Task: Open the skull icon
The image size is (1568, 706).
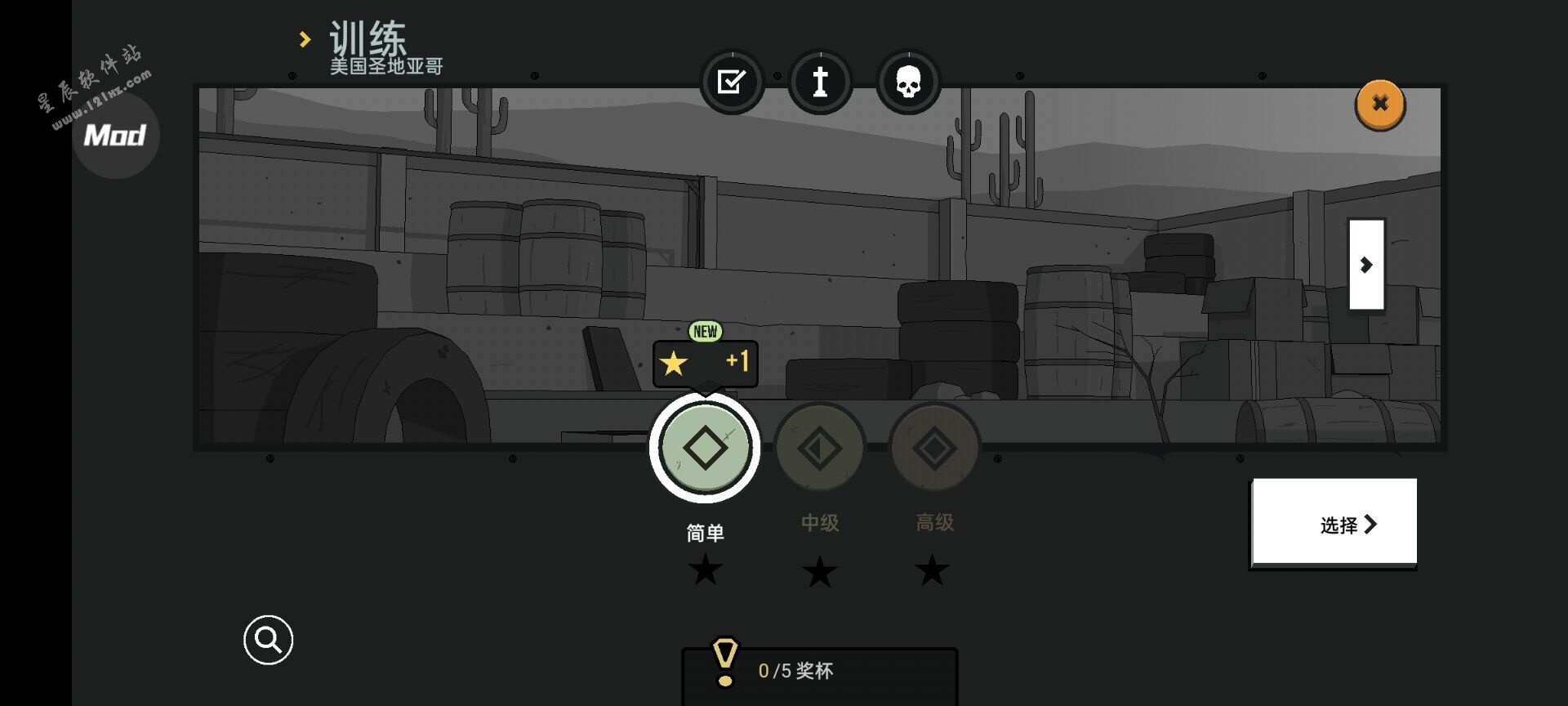Action: pyautogui.click(x=908, y=82)
